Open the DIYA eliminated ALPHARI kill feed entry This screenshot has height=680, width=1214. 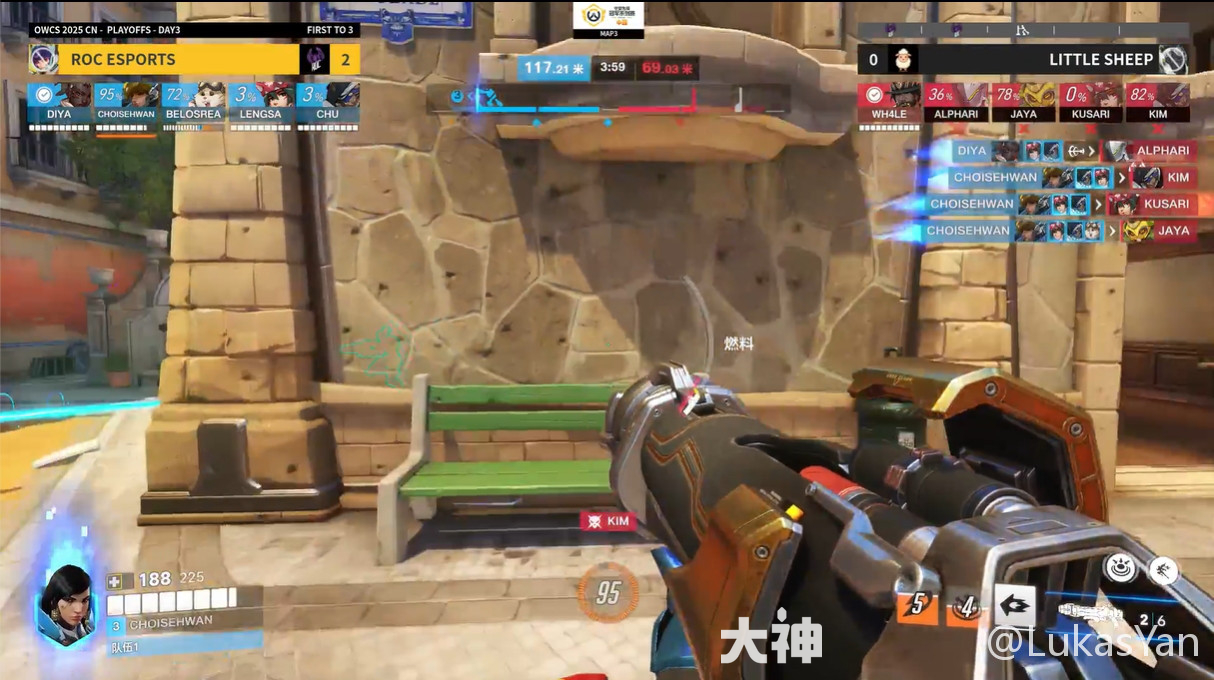click(x=1072, y=151)
